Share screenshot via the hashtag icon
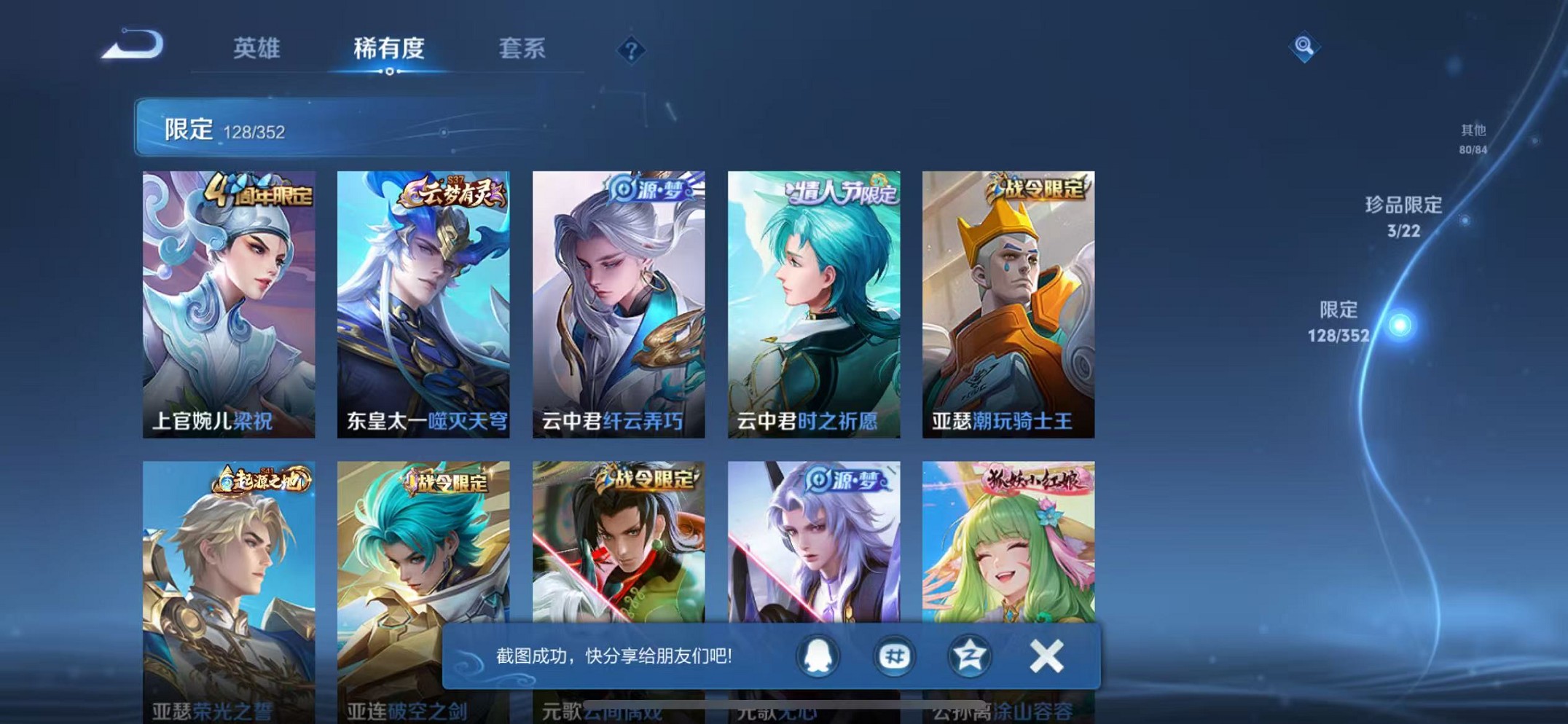Image resolution: width=1568 pixels, height=724 pixels. tap(895, 656)
